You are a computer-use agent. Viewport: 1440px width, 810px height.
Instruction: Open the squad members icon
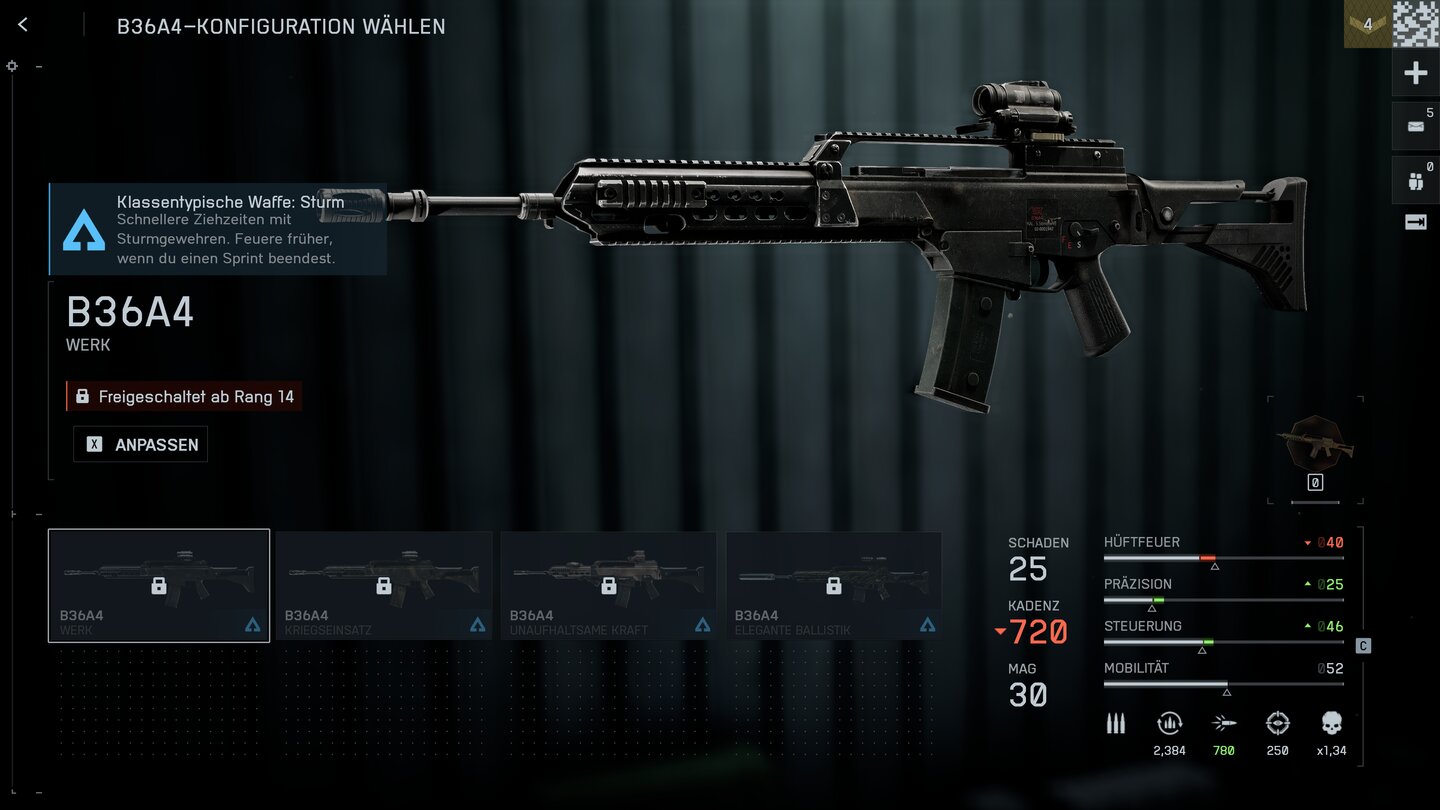[1415, 181]
